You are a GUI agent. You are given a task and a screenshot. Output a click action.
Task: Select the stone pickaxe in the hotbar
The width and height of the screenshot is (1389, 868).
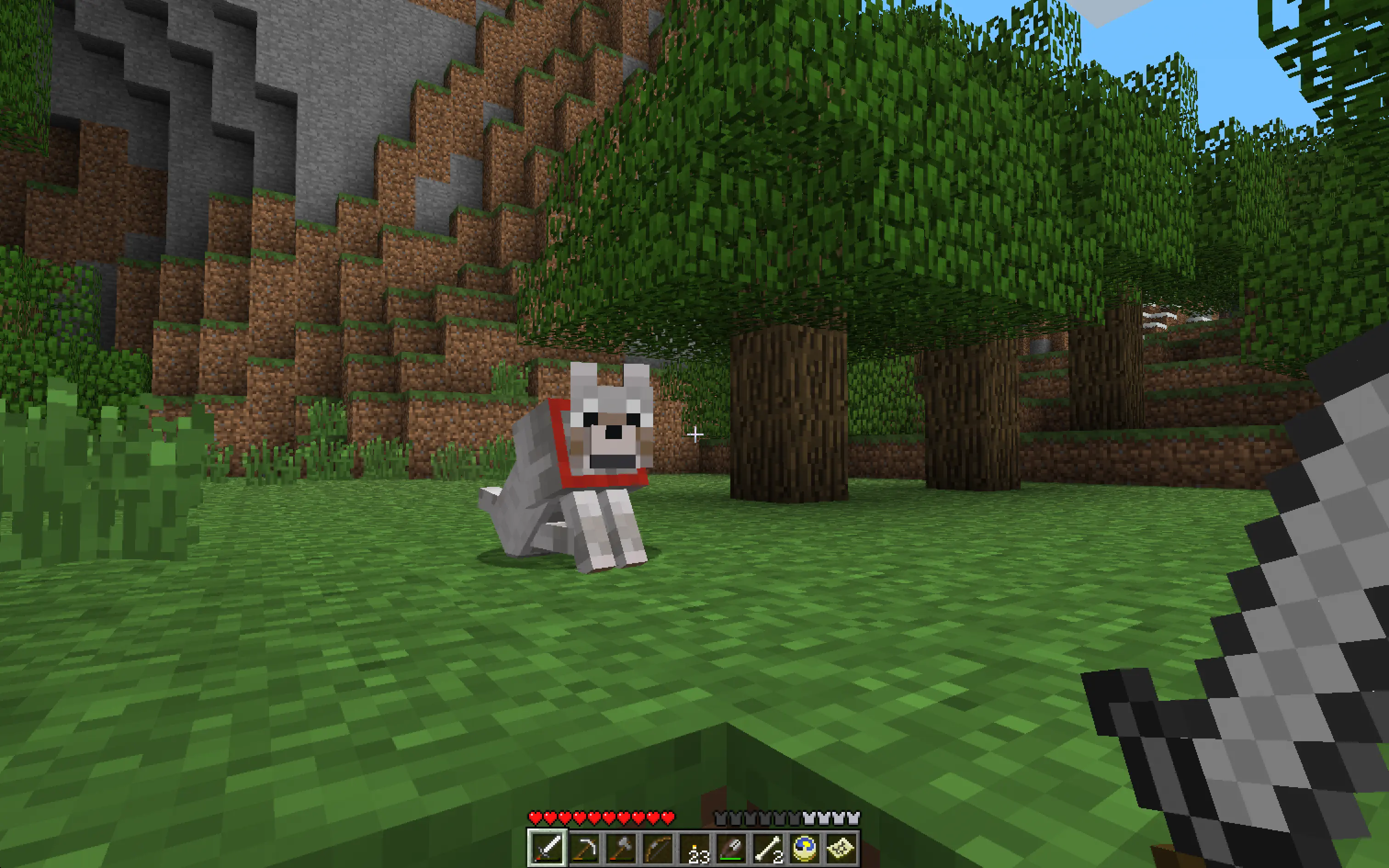click(584, 849)
